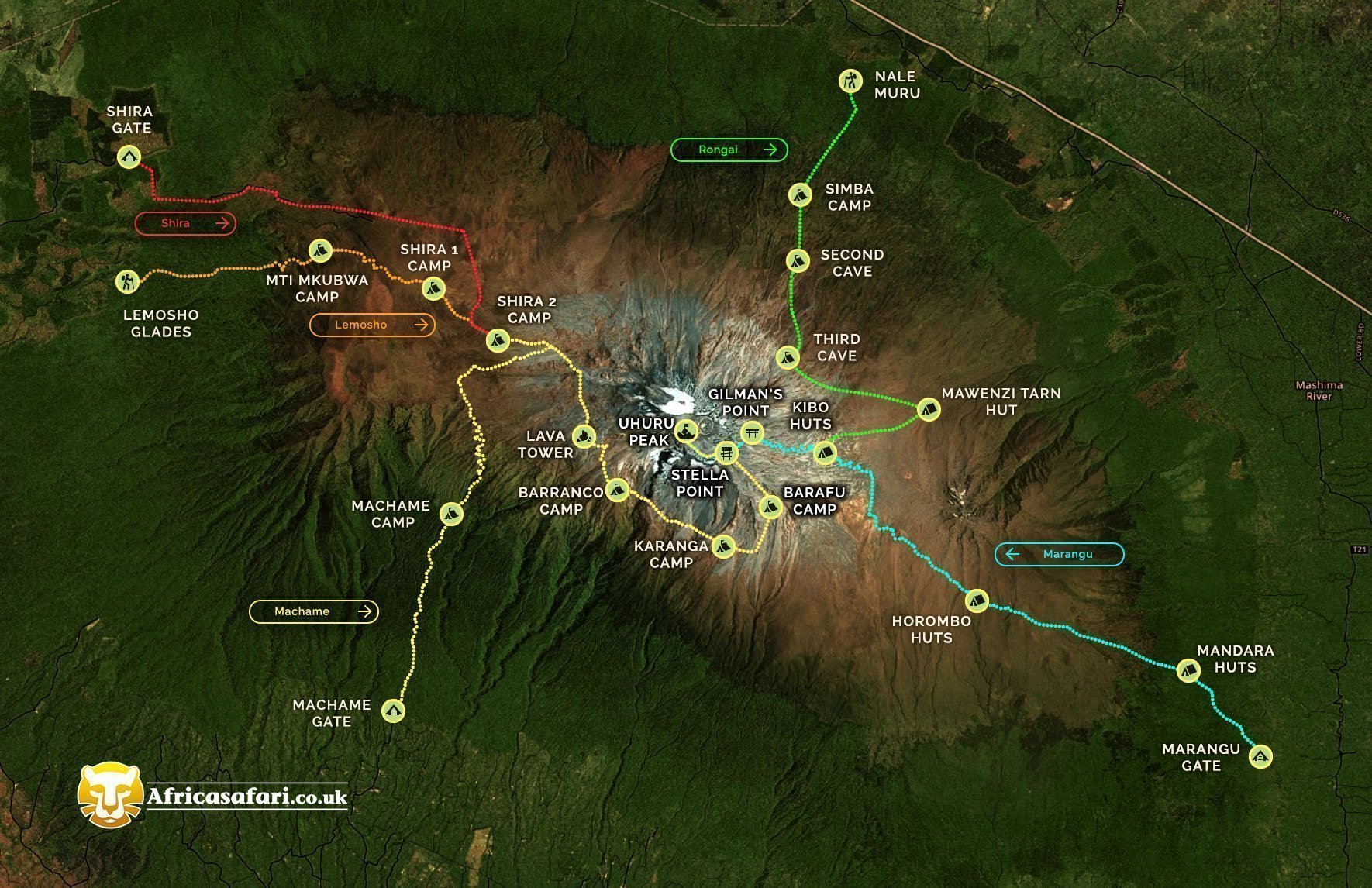Open the Marangu route label

tap(1059, 554)
